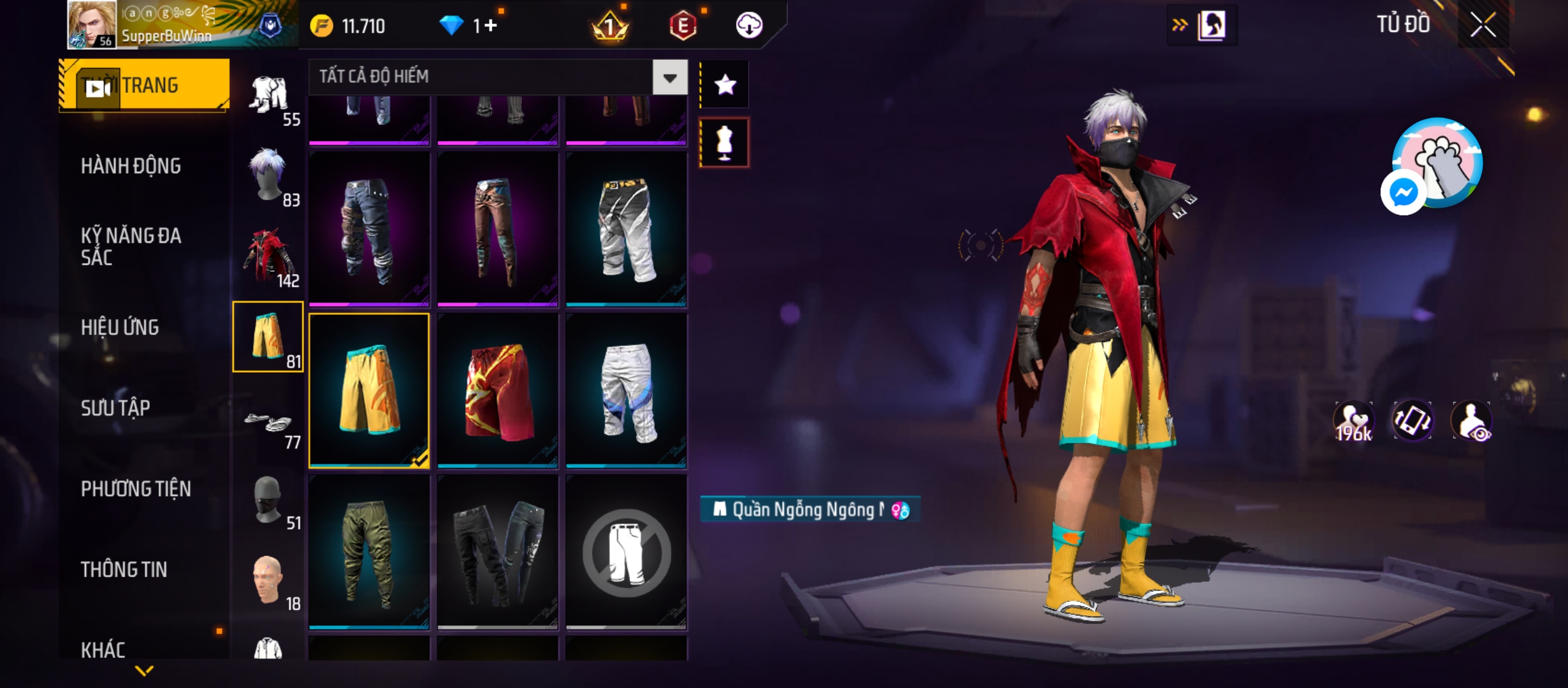Viewport: 1568px width, 688px height.
Task: Open the face mask category
Action: 268,500
